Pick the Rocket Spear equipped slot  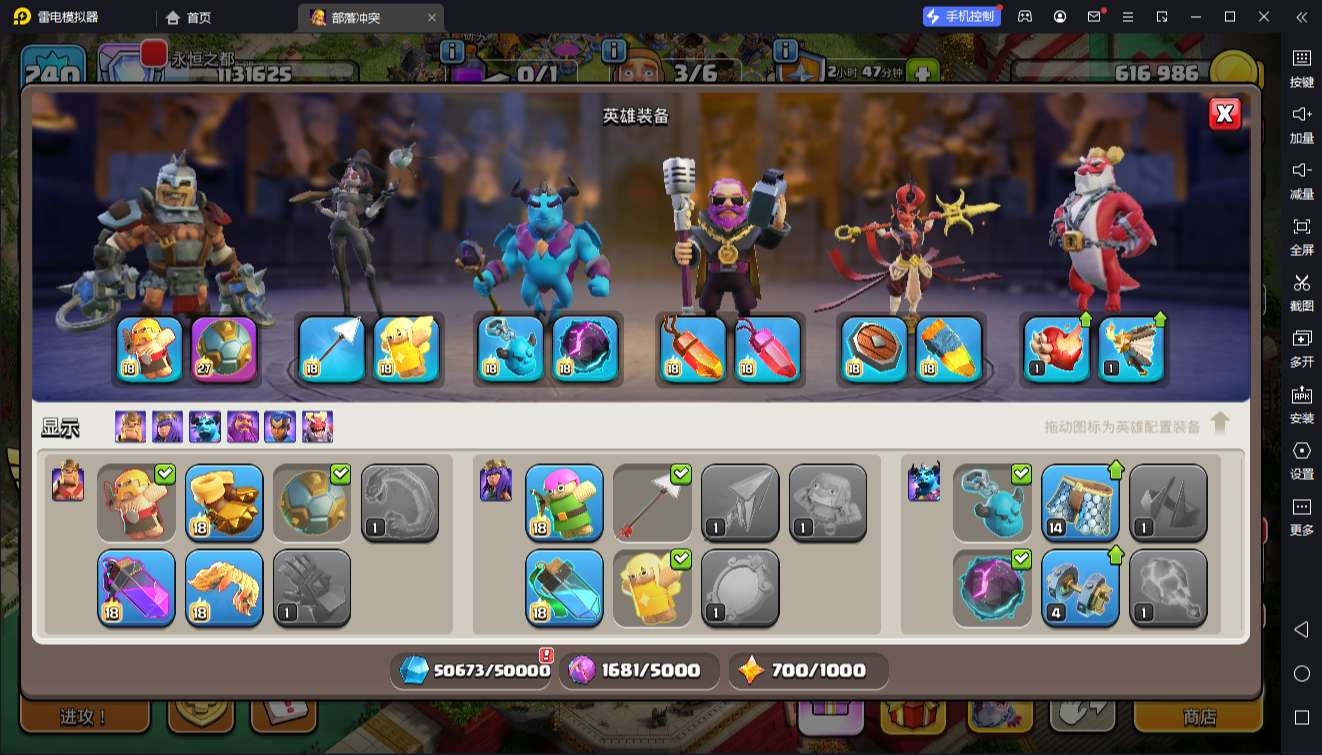949,349
